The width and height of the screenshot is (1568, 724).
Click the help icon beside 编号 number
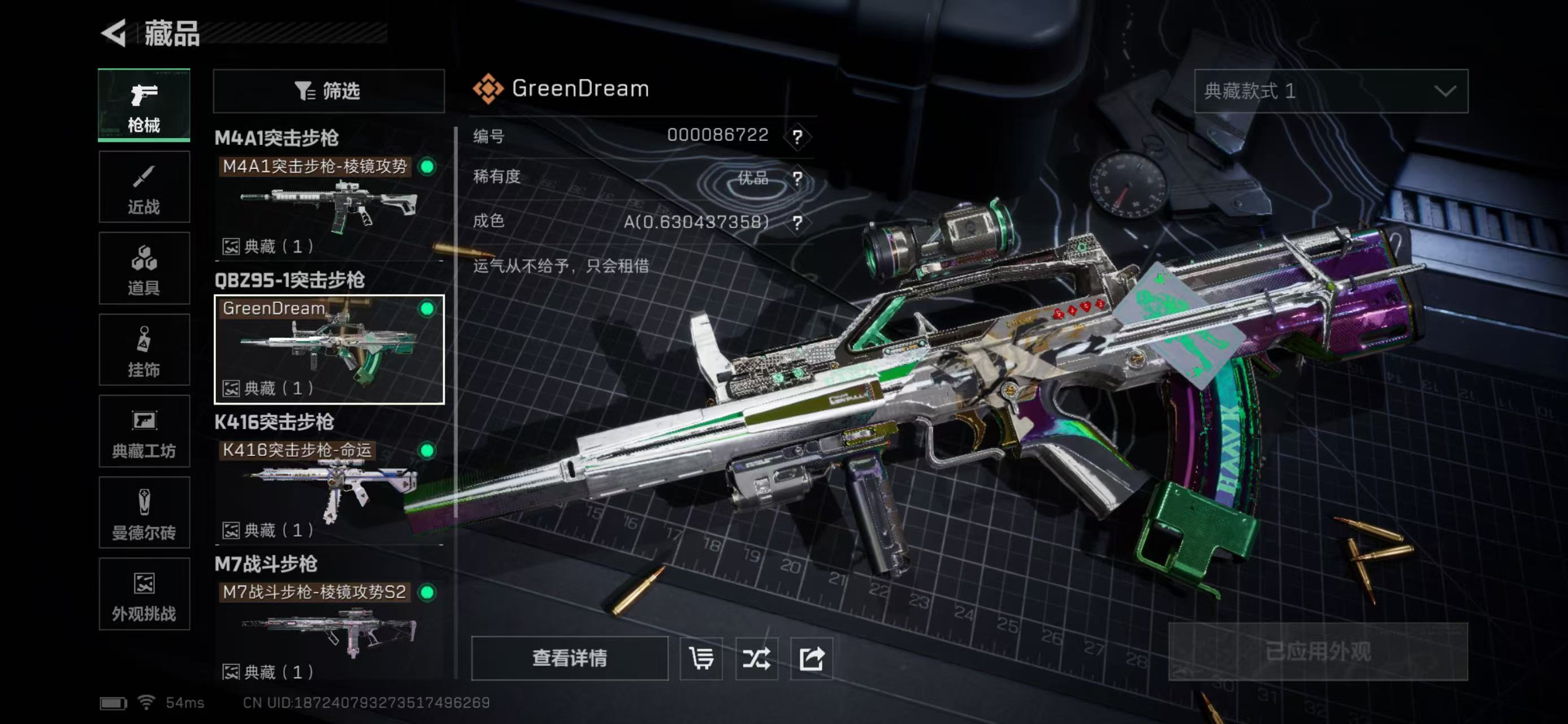pos(798,136)
